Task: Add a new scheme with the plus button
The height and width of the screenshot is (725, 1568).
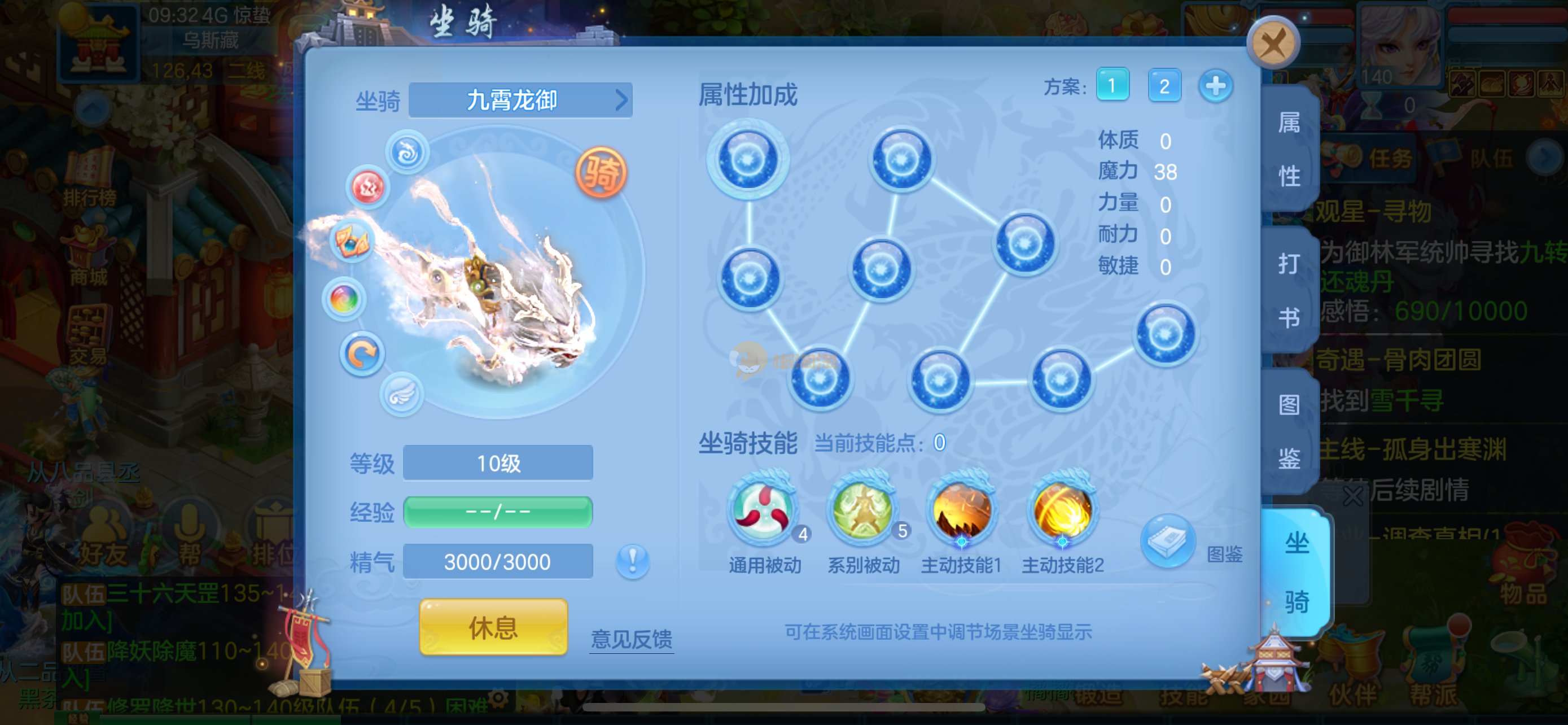Action: (x=1216, y=86)
